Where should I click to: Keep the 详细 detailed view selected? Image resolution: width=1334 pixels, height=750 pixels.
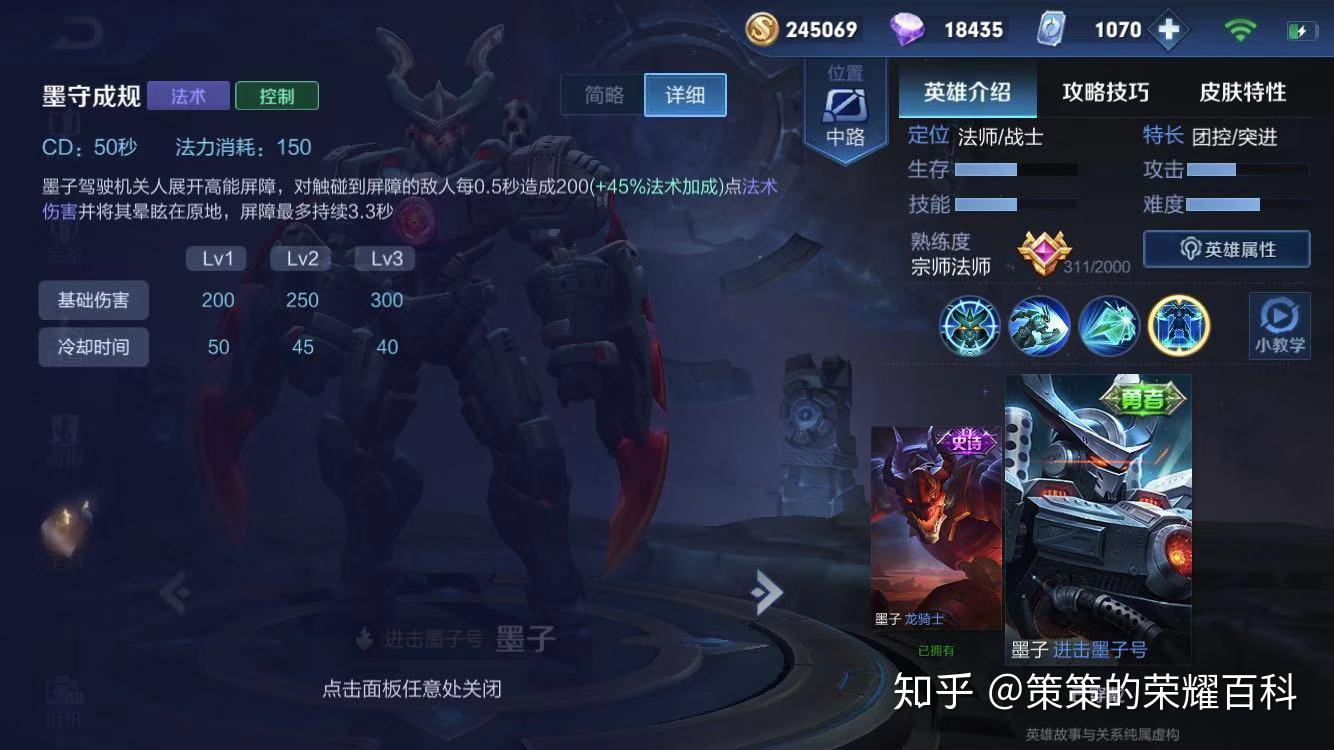685,95
